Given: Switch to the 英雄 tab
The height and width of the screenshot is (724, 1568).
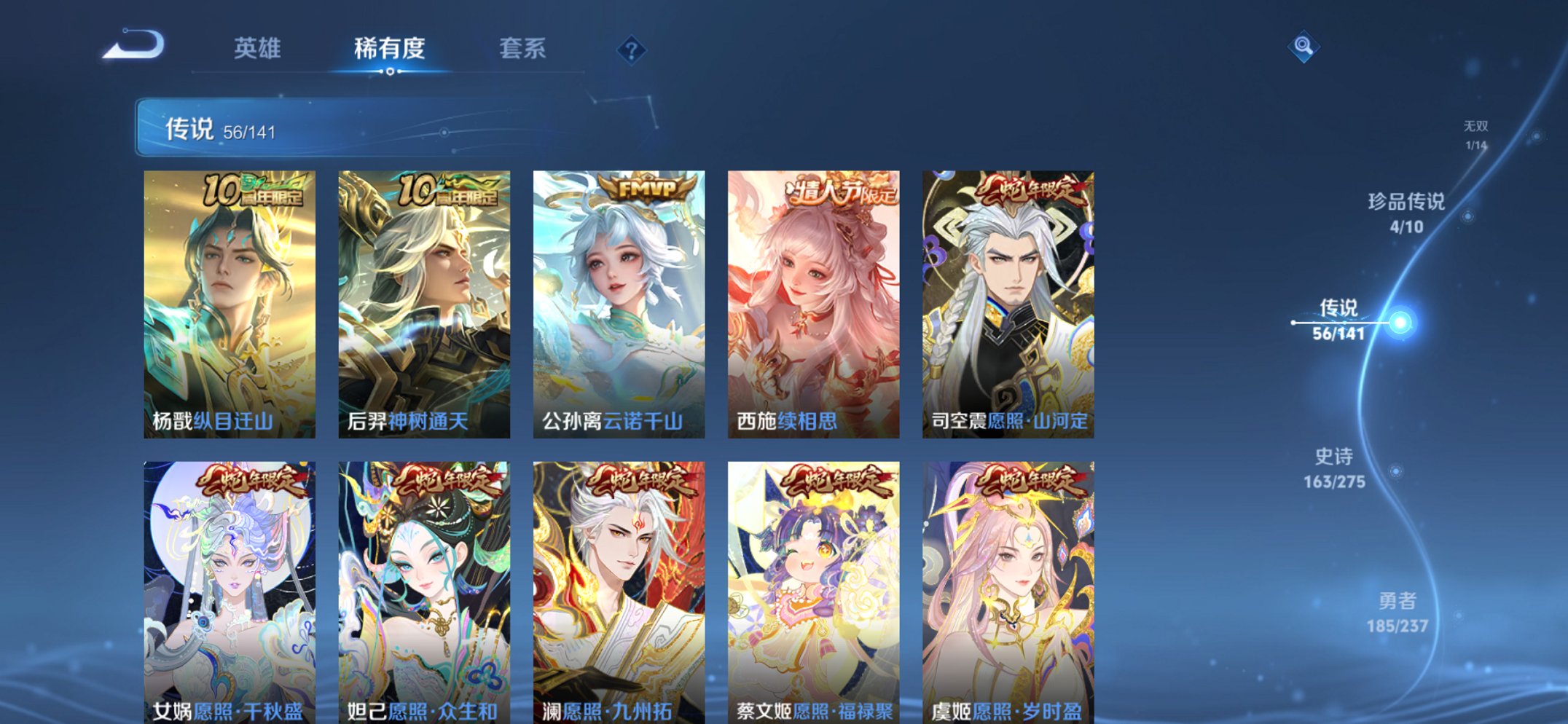Looking at the screenshot, I should [256, 48].
